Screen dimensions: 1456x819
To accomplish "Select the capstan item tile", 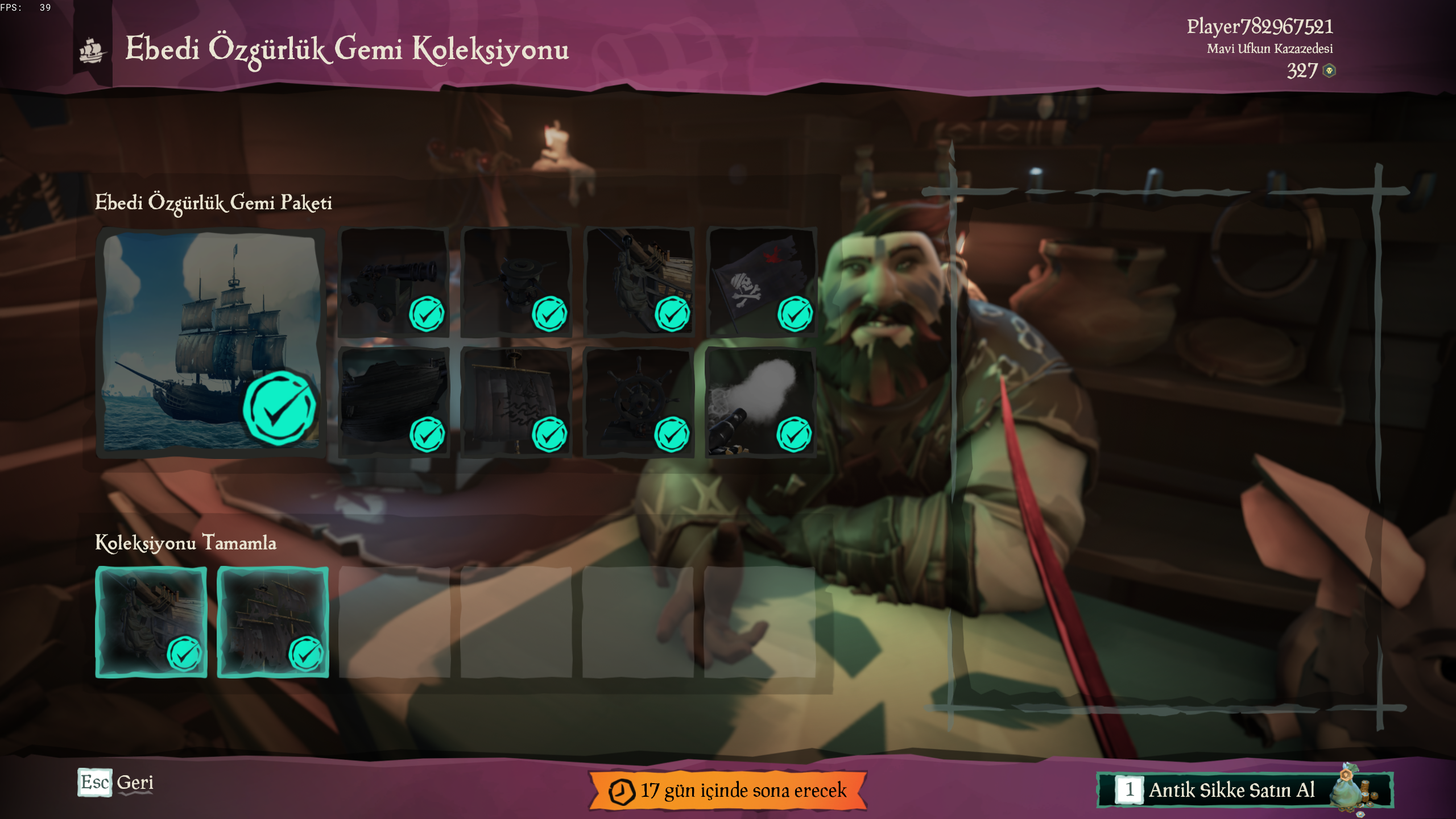I will tap(516, 283).
